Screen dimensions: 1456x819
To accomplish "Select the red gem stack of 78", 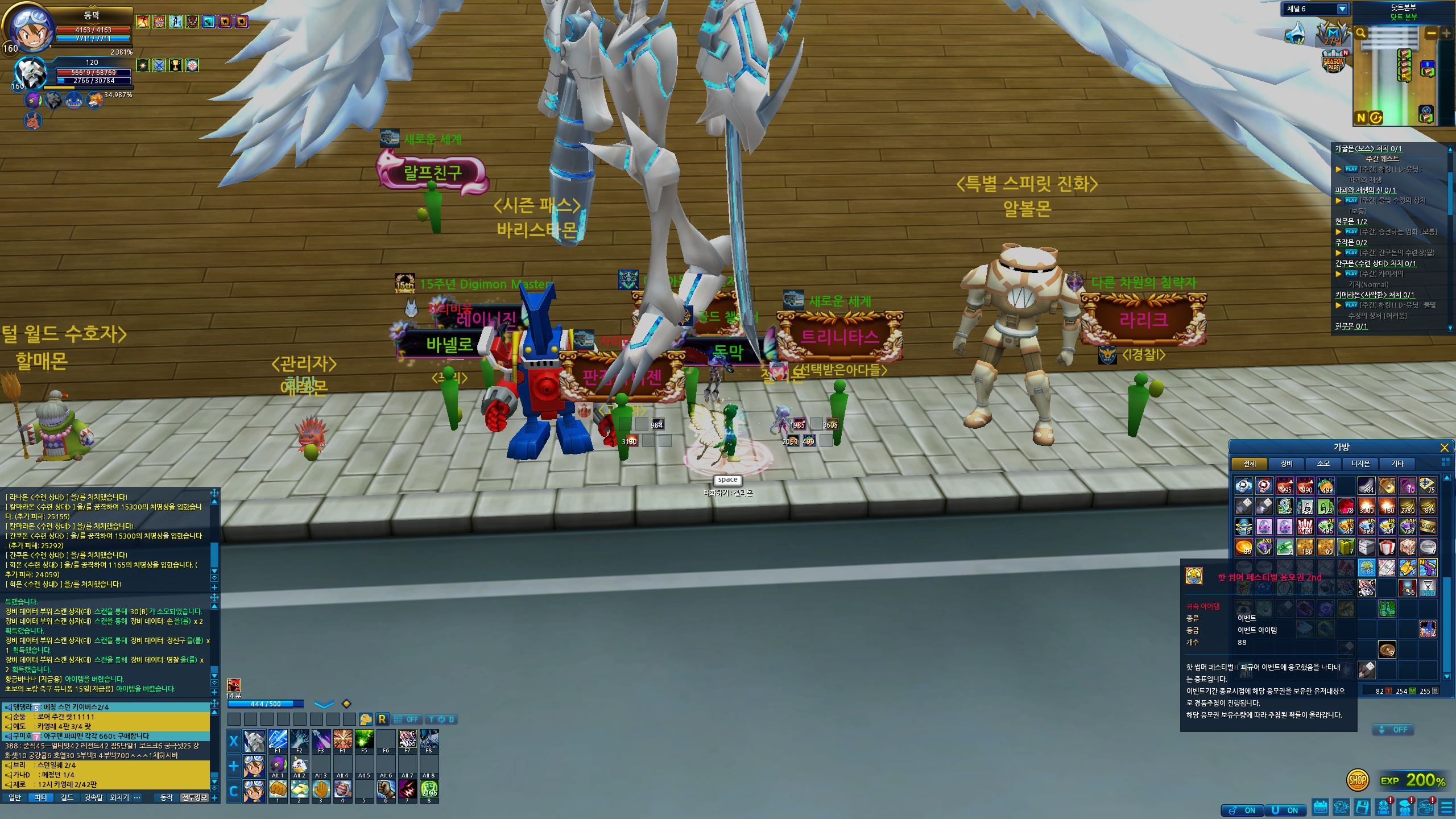I will 1346,506.
